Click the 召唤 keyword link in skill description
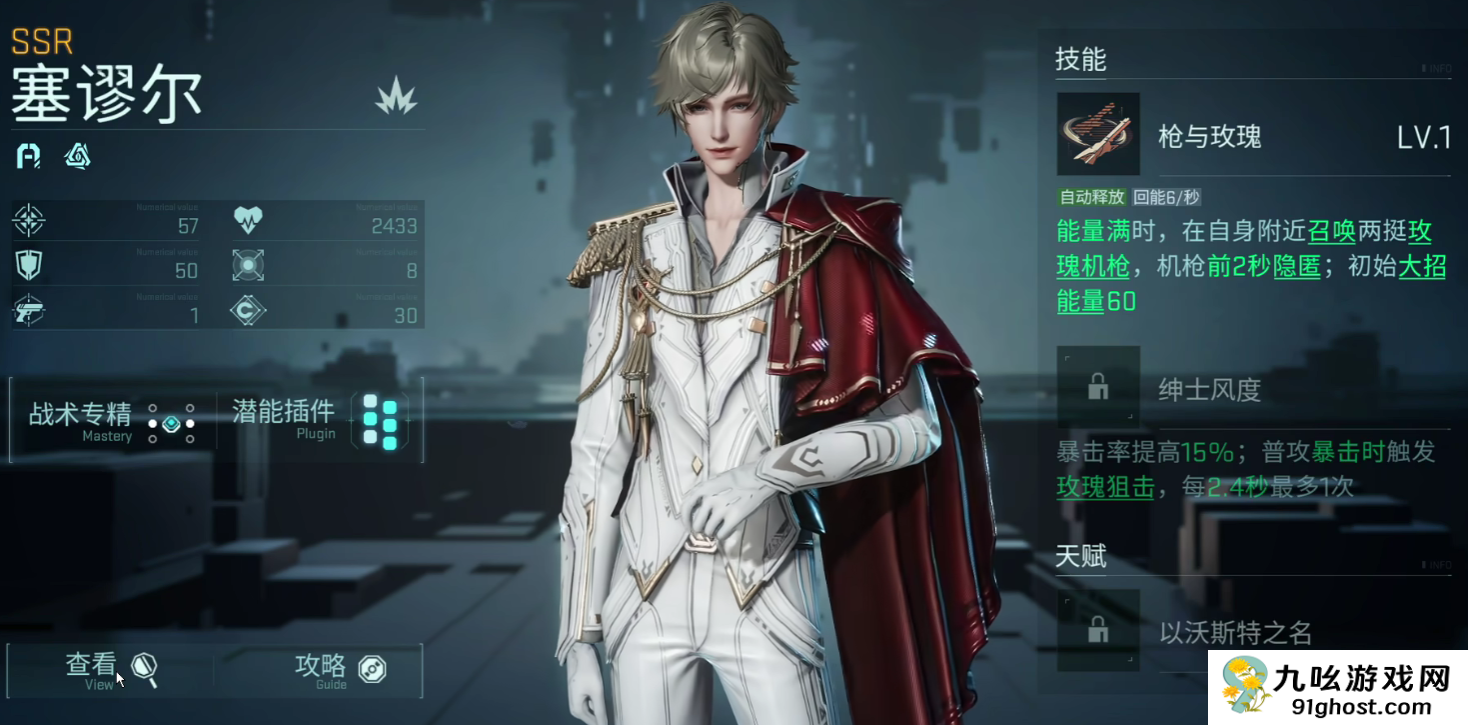The height and width of the screenshot is (725, 1468). (x=1331, y=232)
